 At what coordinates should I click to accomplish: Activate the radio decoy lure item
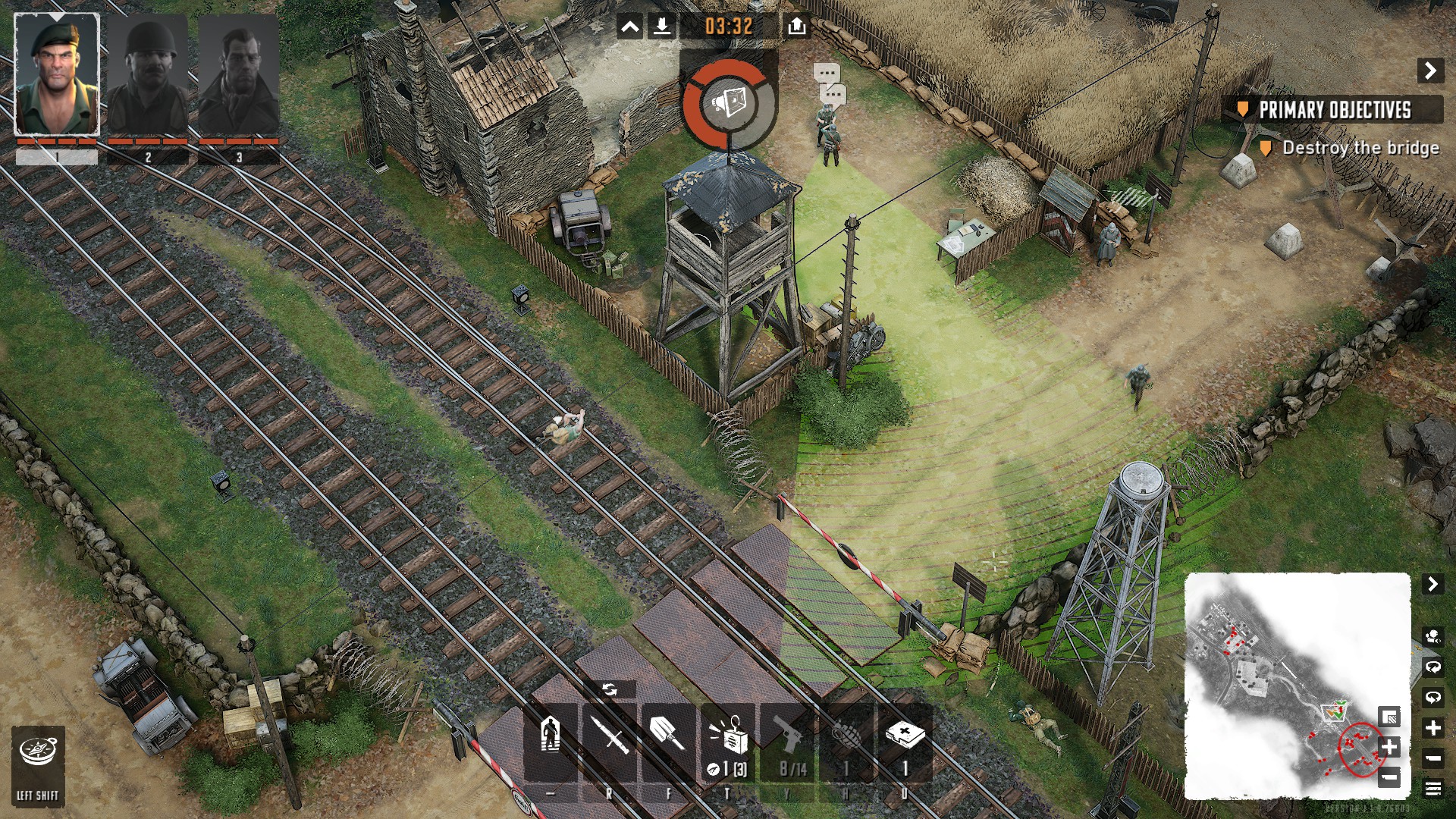[728, 739]
